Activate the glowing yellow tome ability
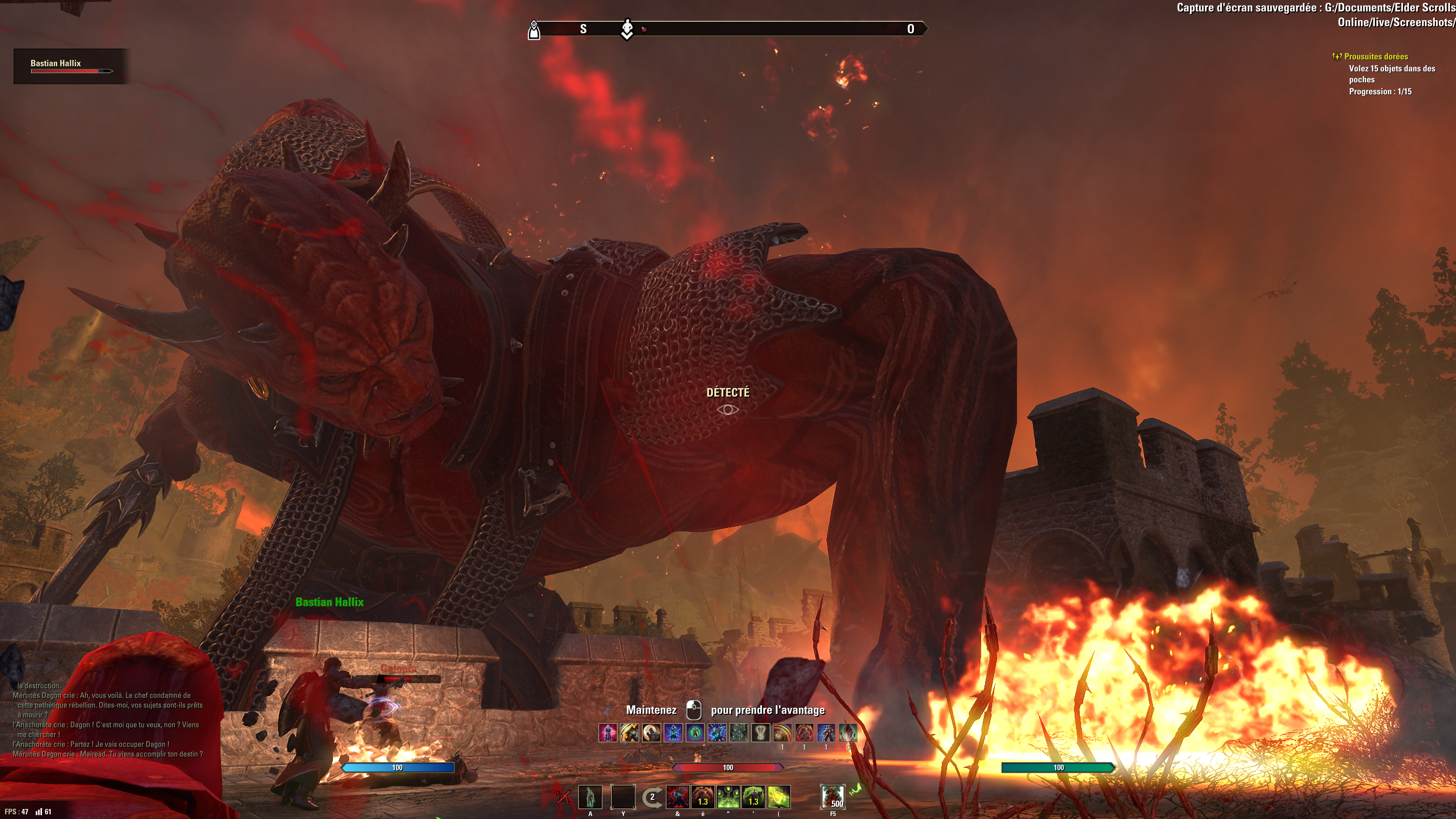The image size is (1456, 819). [779, 797]
